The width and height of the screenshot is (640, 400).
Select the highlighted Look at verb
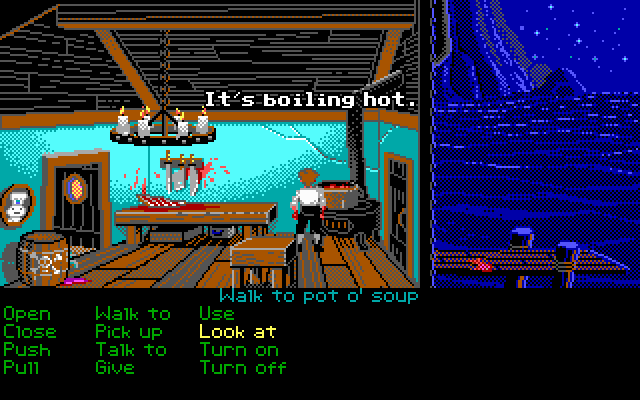click(238, 332)
